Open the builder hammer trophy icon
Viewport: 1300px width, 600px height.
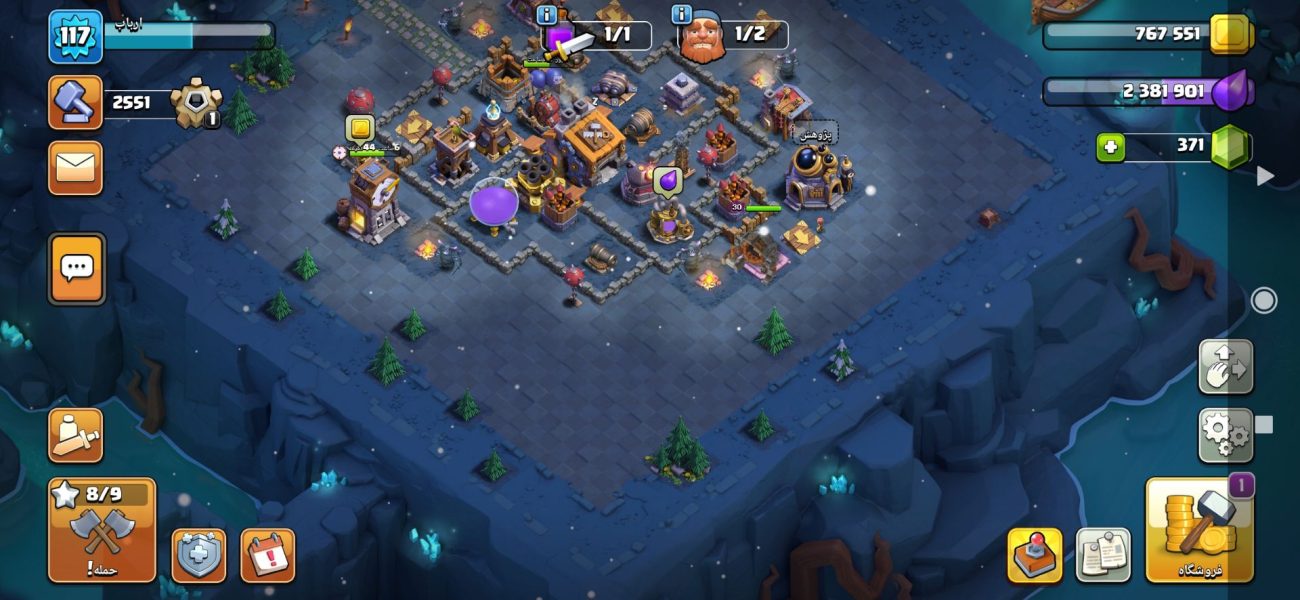(75, 102)
